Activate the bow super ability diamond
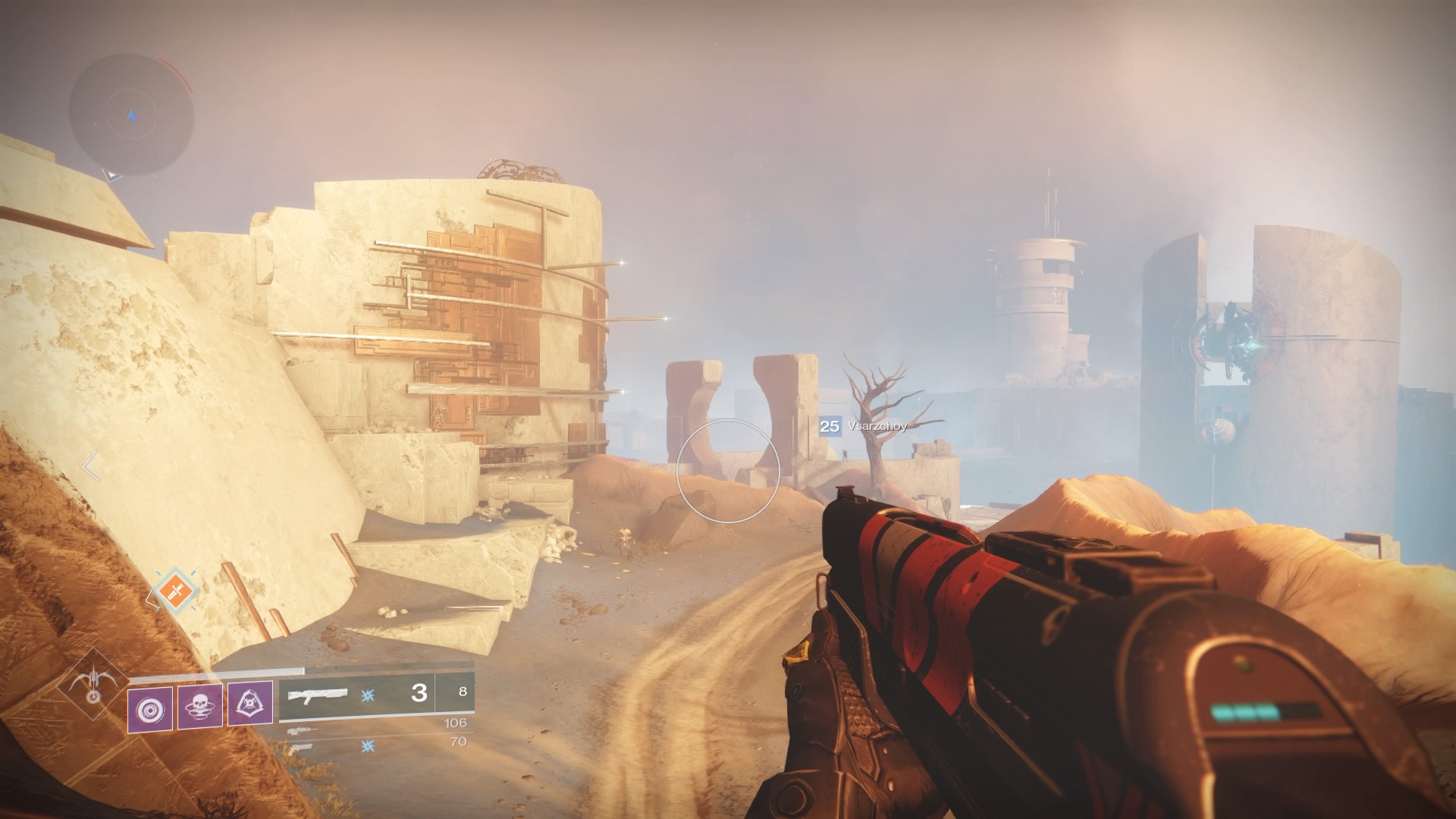The width and height of the screenshot is (1456, 819). (x=93, y=686)
